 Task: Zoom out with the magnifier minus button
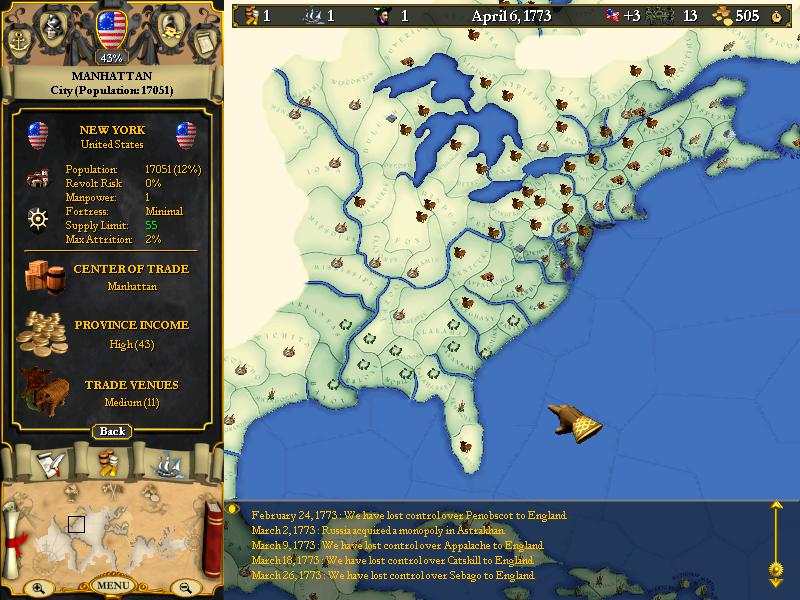coord(185,588)
